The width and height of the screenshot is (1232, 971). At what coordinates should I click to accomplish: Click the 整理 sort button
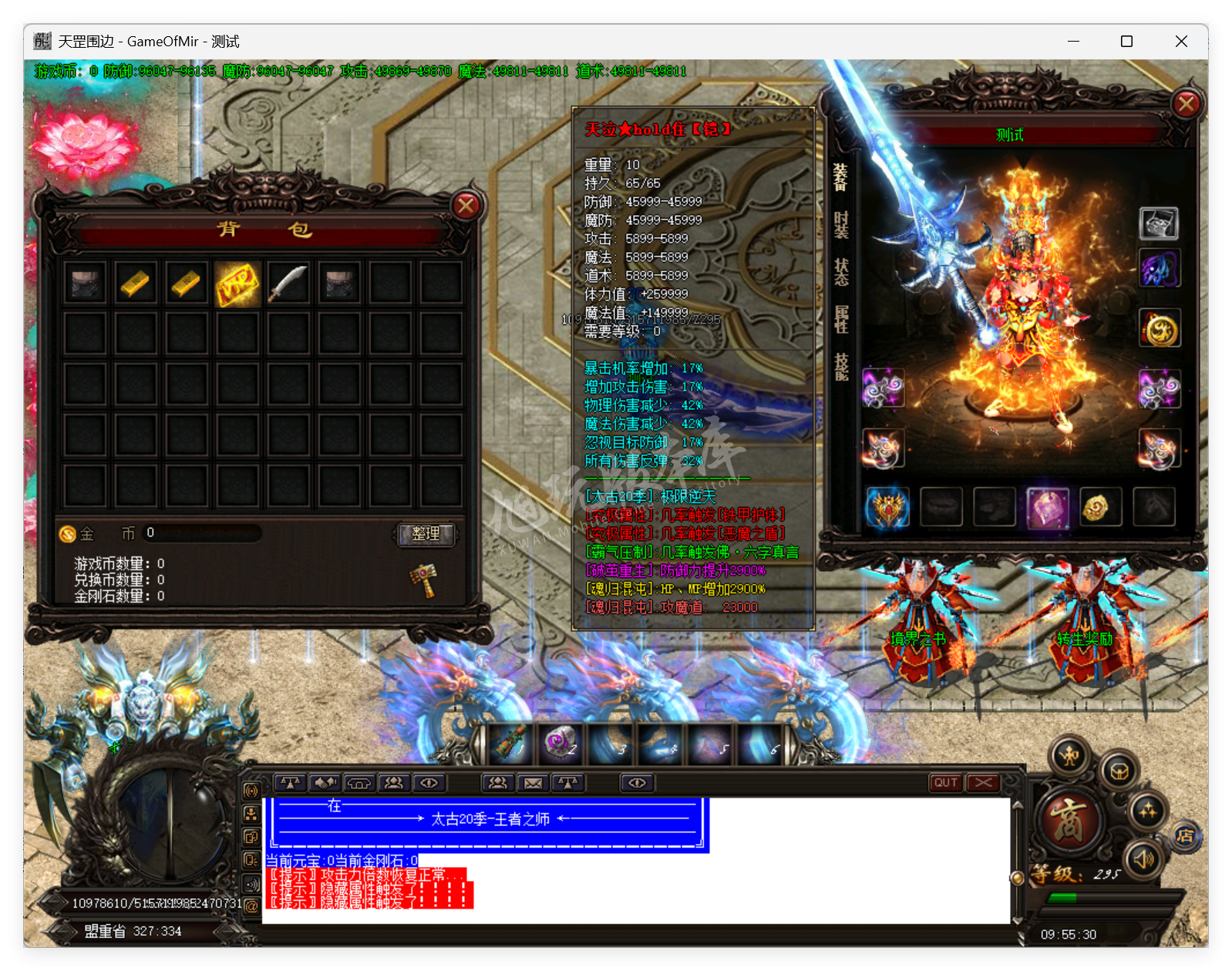point(426,534)
